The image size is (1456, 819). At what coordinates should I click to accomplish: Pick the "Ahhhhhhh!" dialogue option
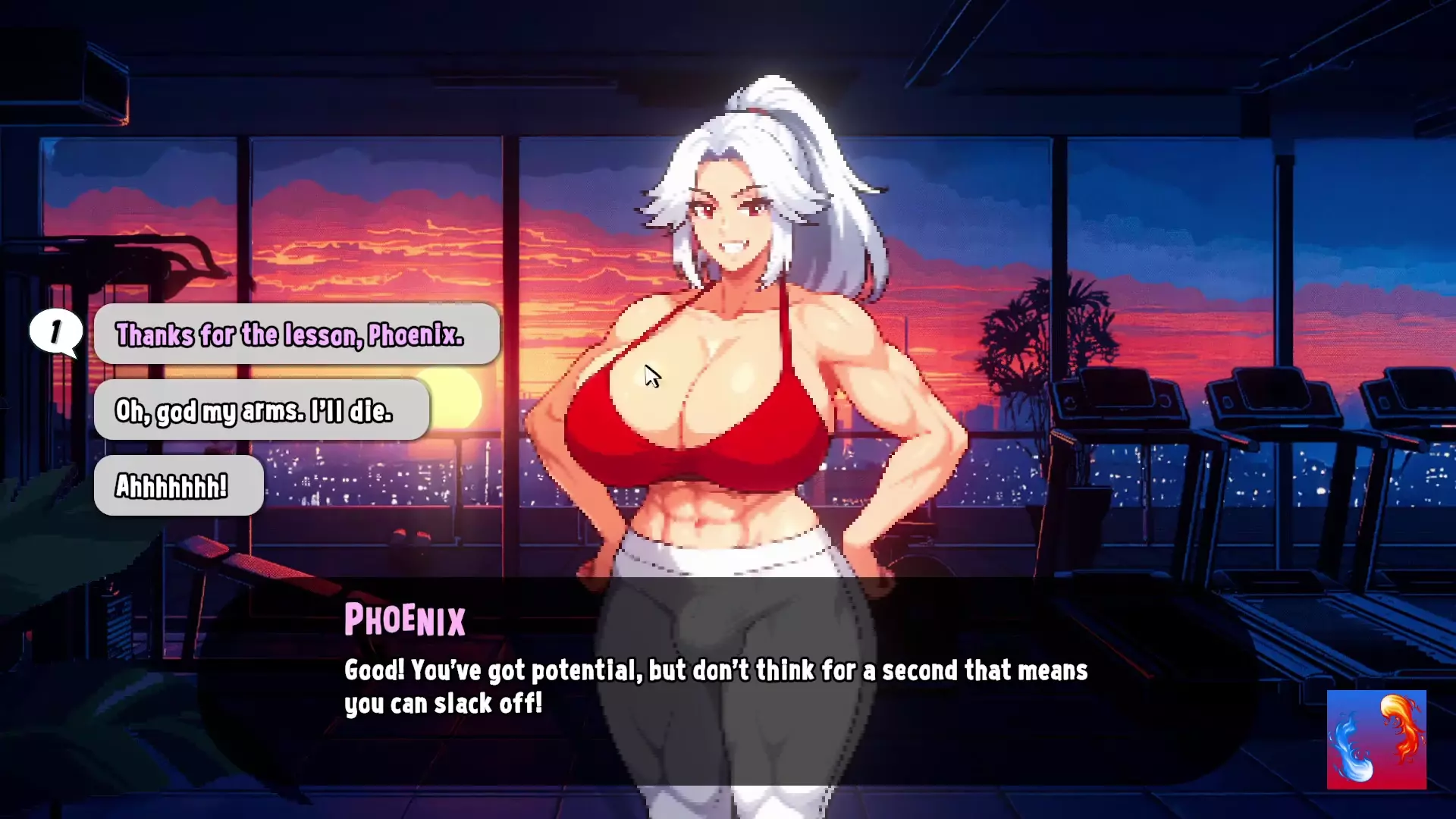pos(178,486)
